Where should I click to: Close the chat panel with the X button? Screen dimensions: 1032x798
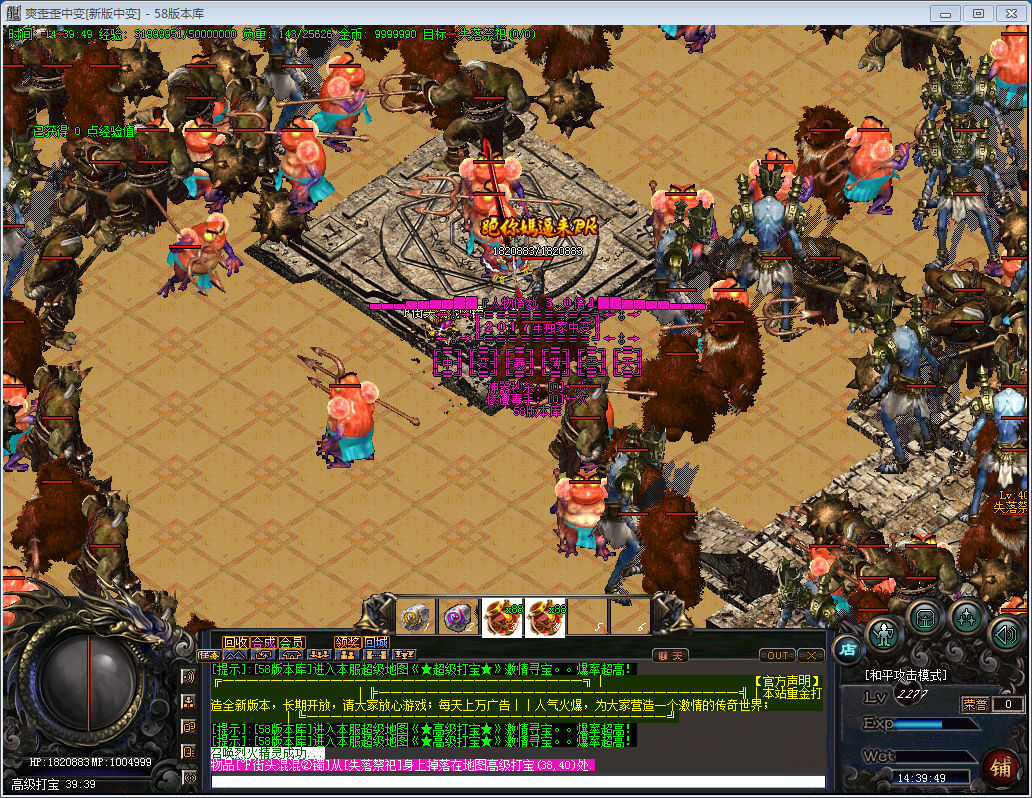811,656
